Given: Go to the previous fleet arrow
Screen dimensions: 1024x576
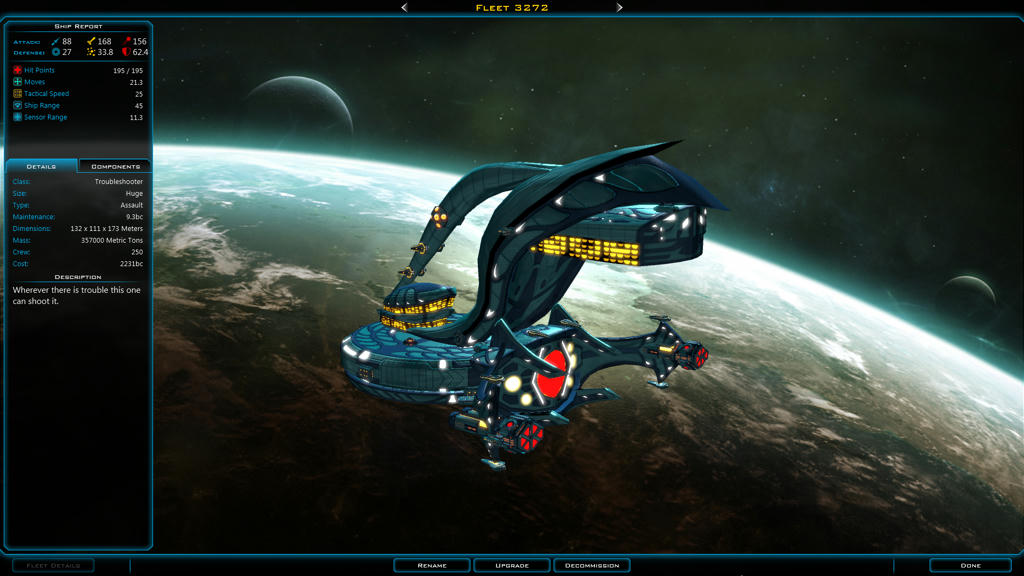Looking at the screenshot, I should [404, 7].
